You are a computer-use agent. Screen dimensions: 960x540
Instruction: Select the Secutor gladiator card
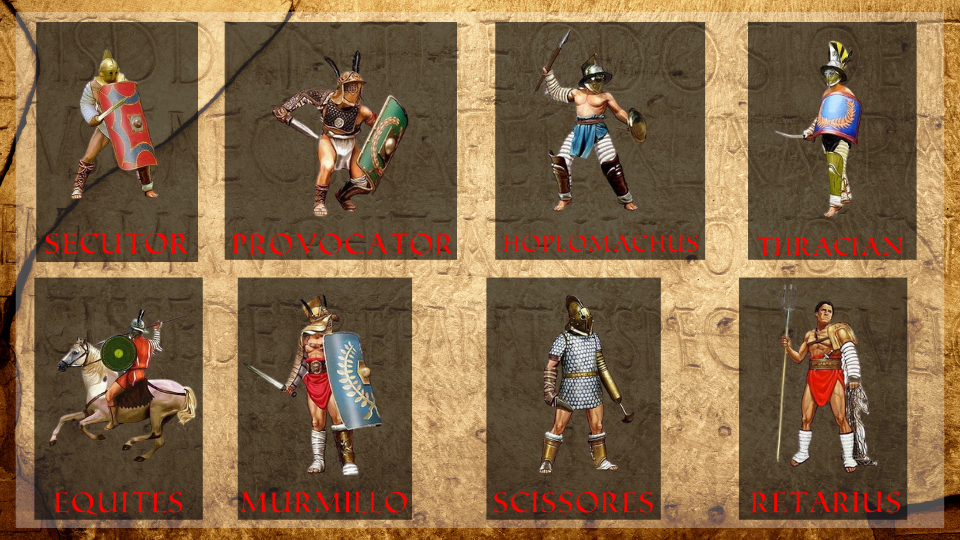pyautogui.click(x=116, y=140)
